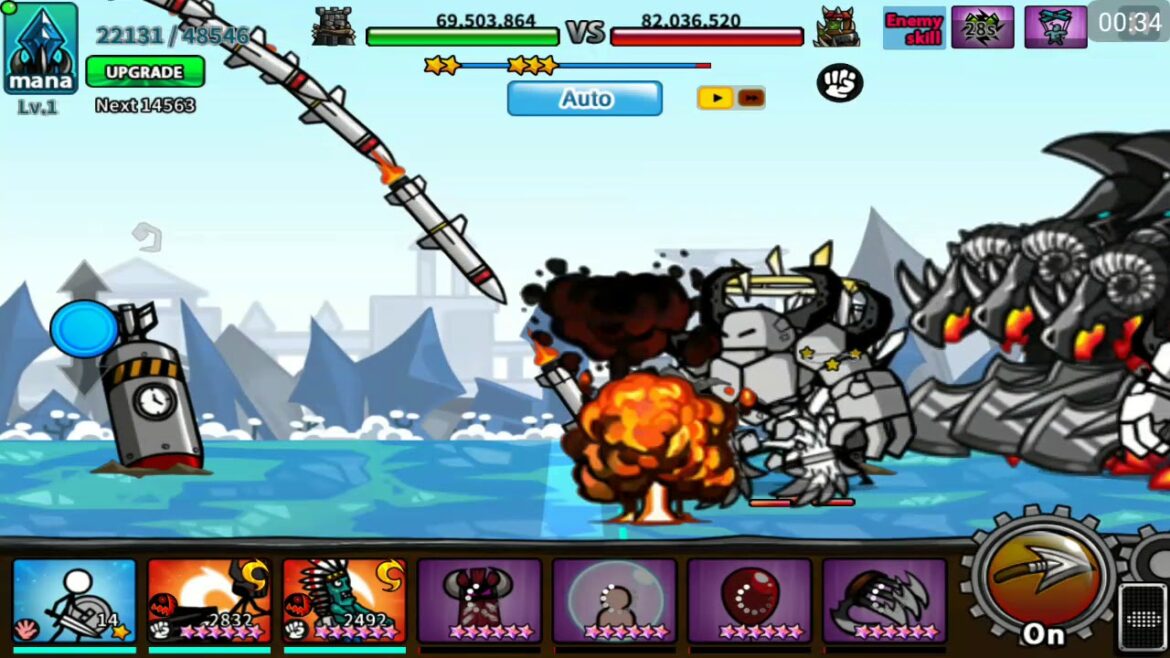Switch to fast-forward speed

(x=751, y=98)
